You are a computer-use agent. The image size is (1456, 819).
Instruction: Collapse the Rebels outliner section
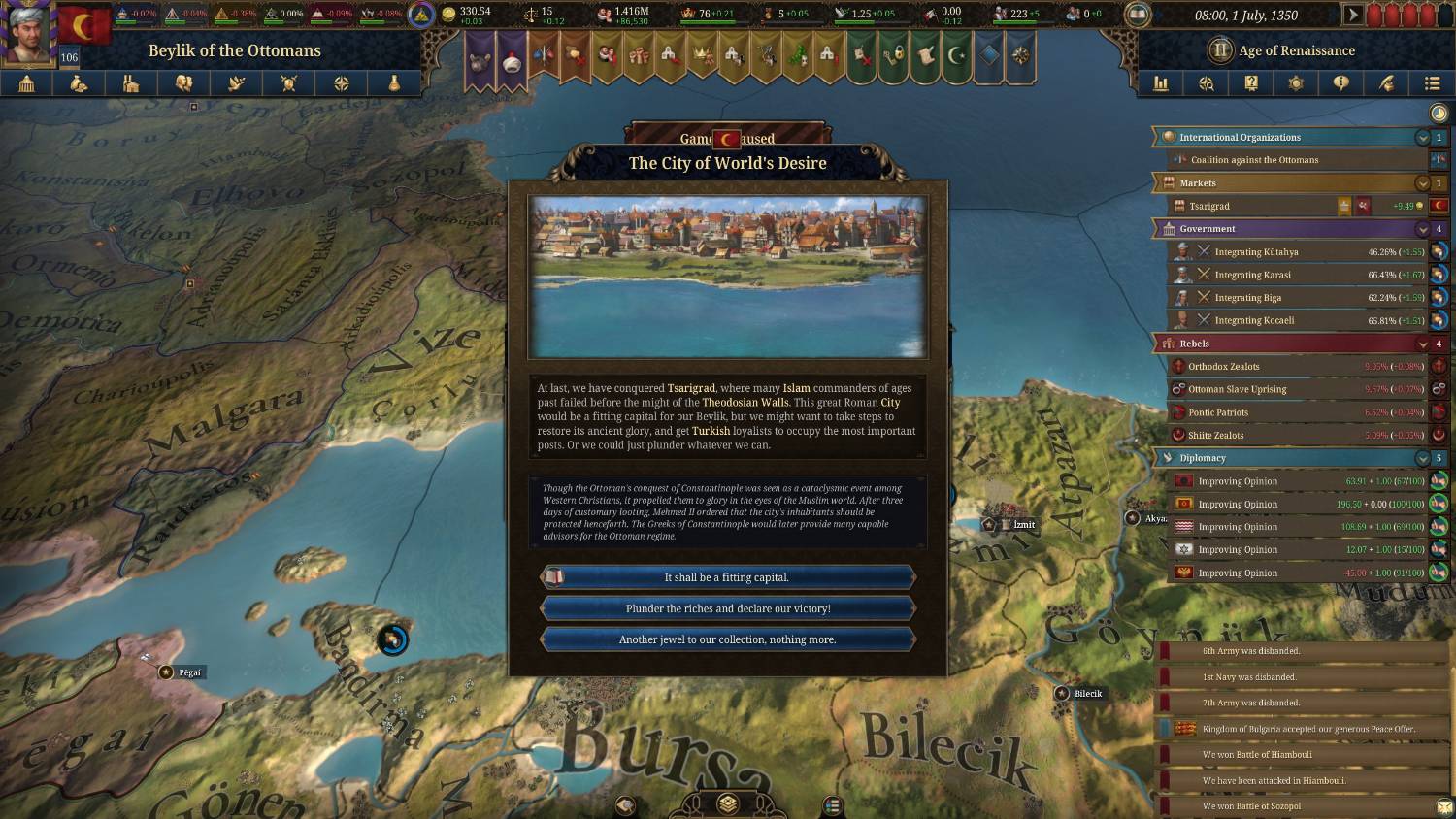(1423, 344)
